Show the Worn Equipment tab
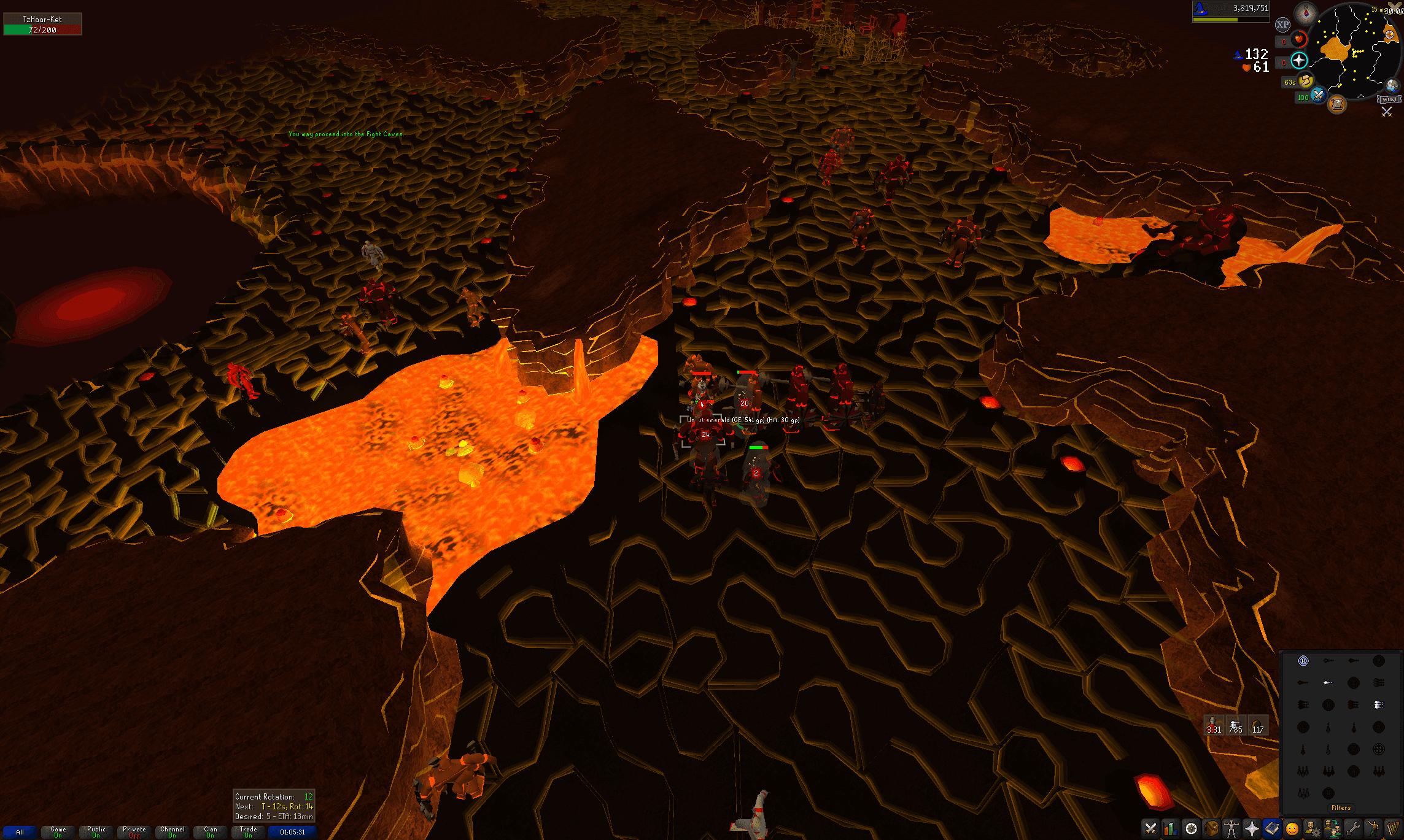The image size is (1404, 840). pos(1231,829)
